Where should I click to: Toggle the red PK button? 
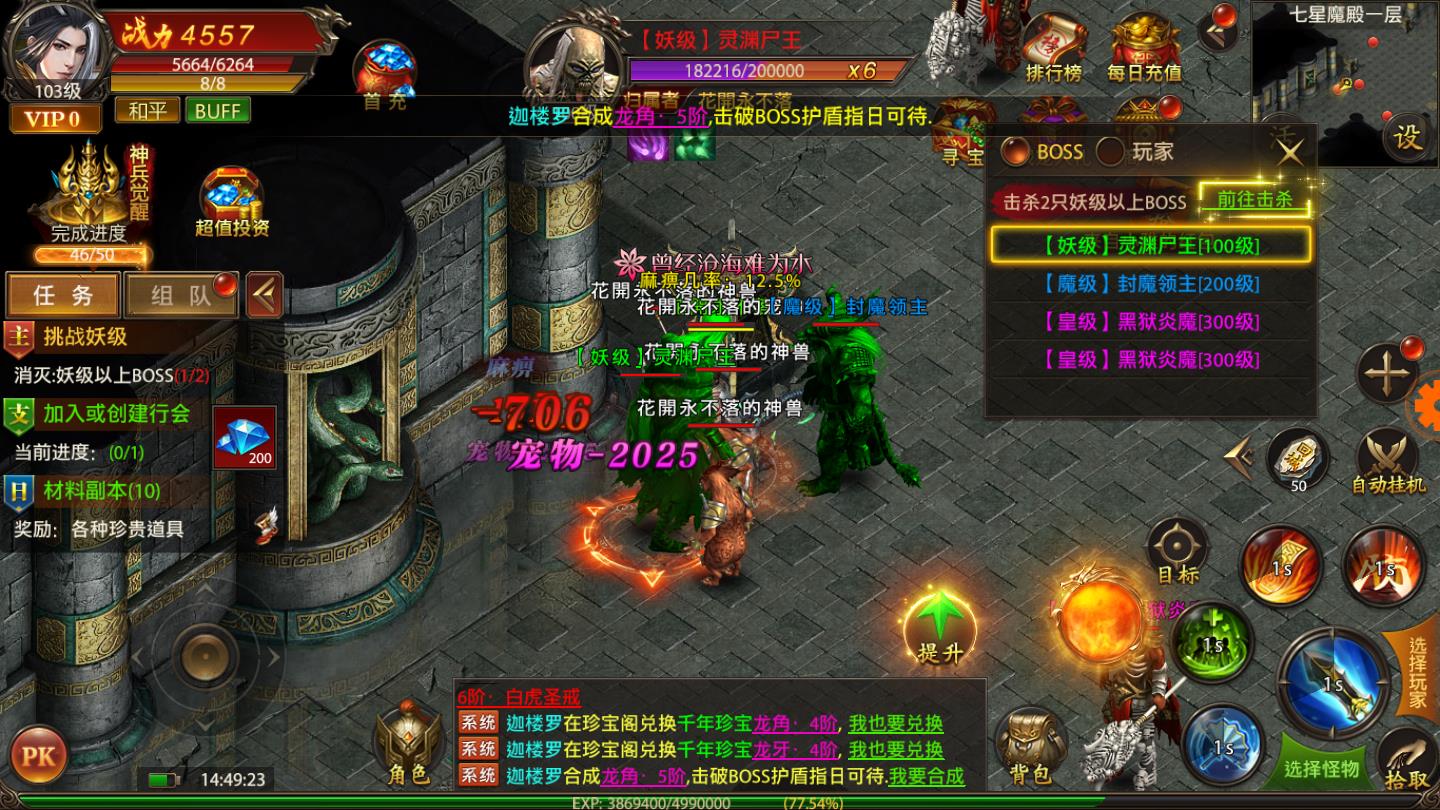[39, 755]
